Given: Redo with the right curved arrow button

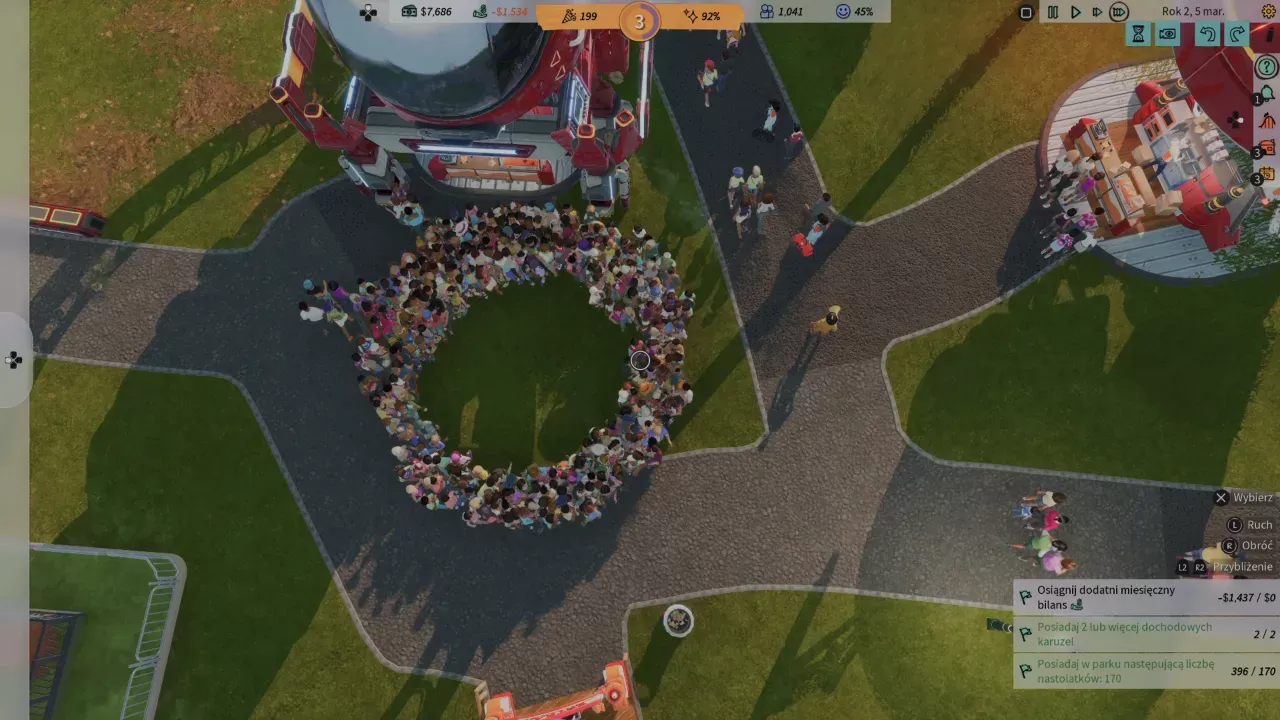Looking at the screenshot, I should (1237, 35).
